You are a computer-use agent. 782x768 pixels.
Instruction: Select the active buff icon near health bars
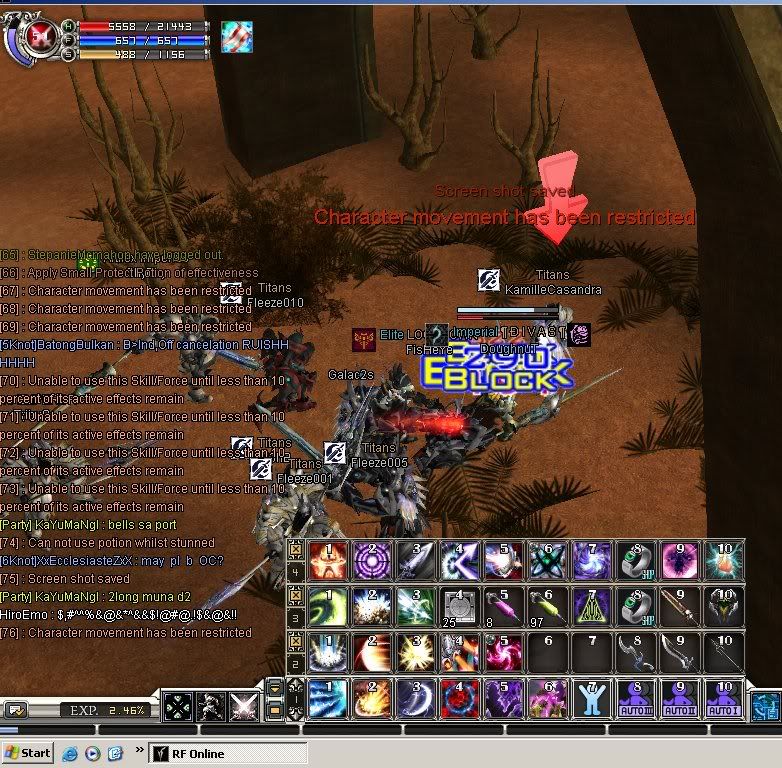[x=236, y=37]
